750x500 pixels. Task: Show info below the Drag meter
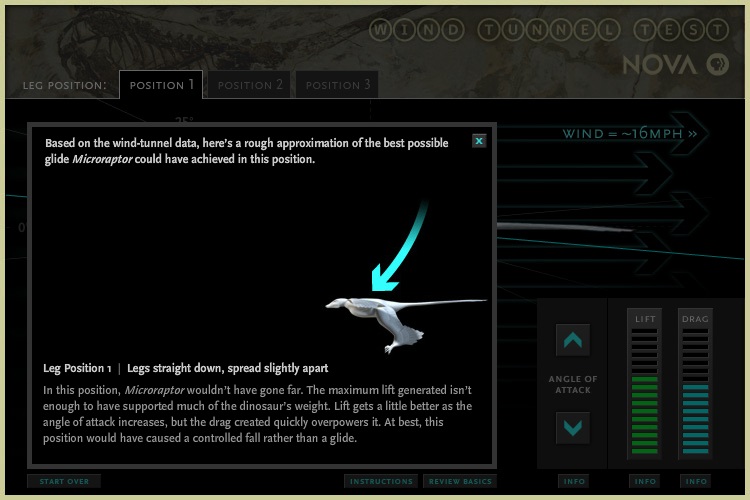tap(694, 481)
